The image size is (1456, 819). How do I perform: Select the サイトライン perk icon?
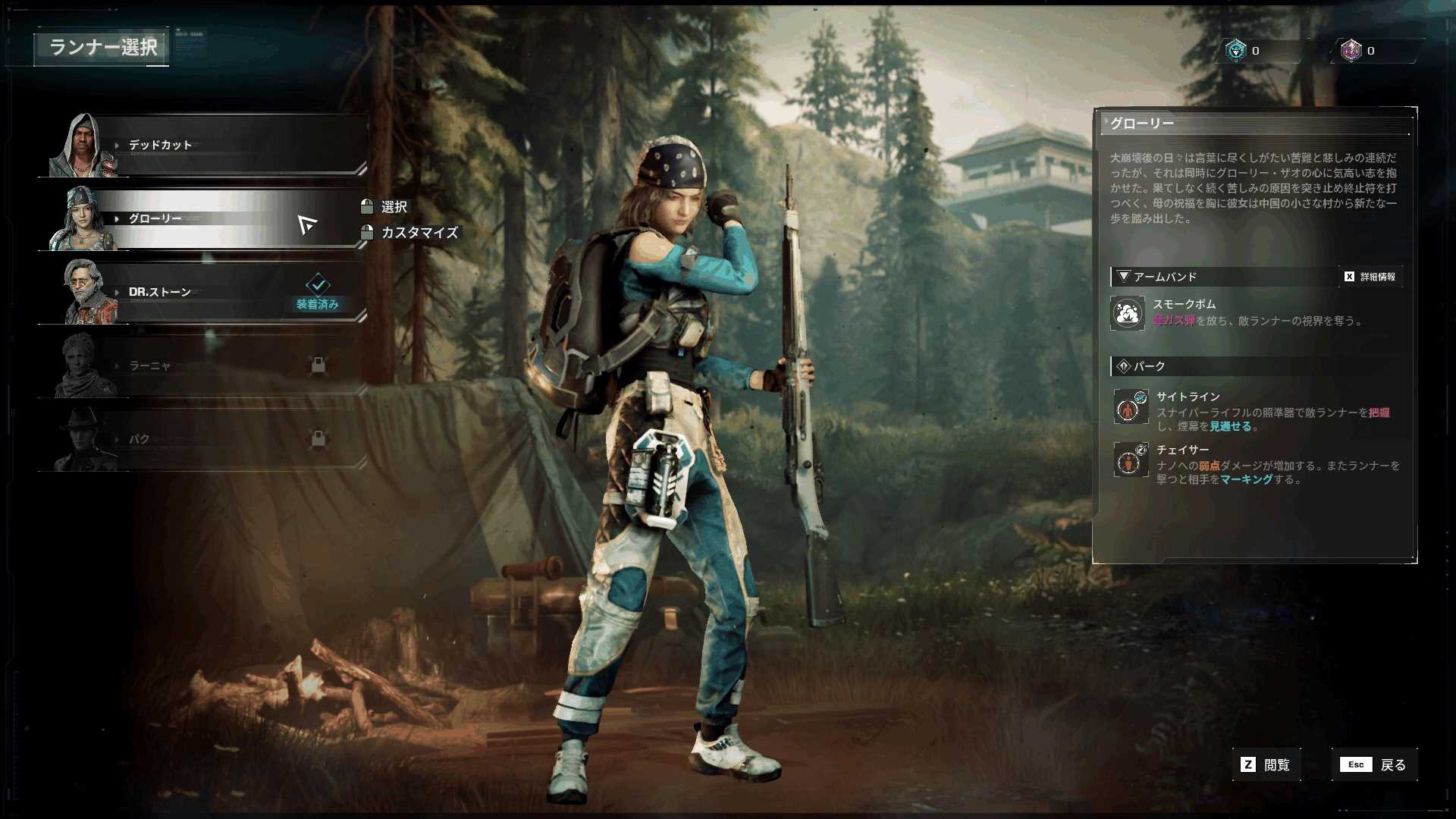pyautogui.click(x=1130, y=407)
